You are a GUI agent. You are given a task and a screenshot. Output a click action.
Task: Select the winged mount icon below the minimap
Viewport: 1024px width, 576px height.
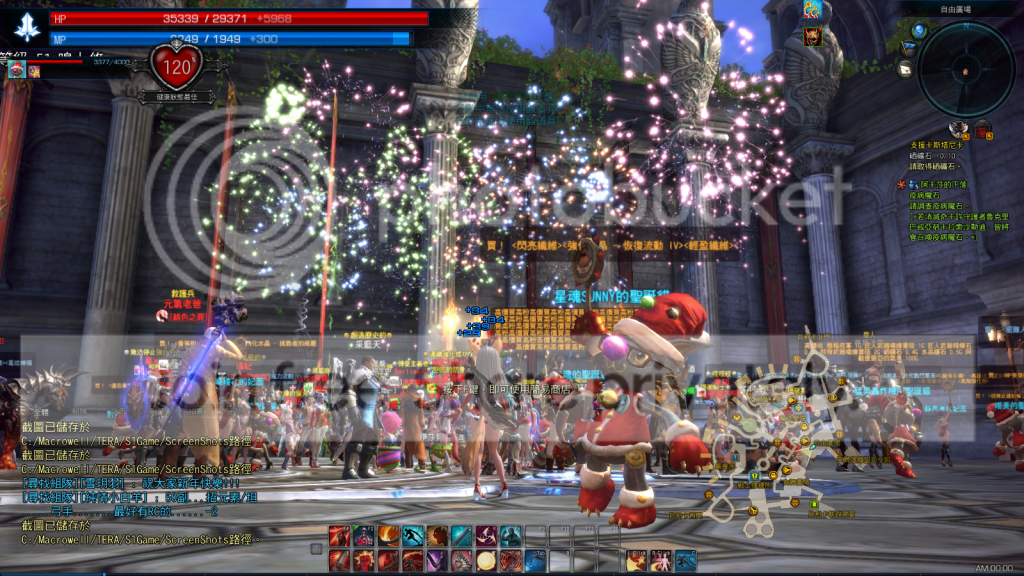958,127
